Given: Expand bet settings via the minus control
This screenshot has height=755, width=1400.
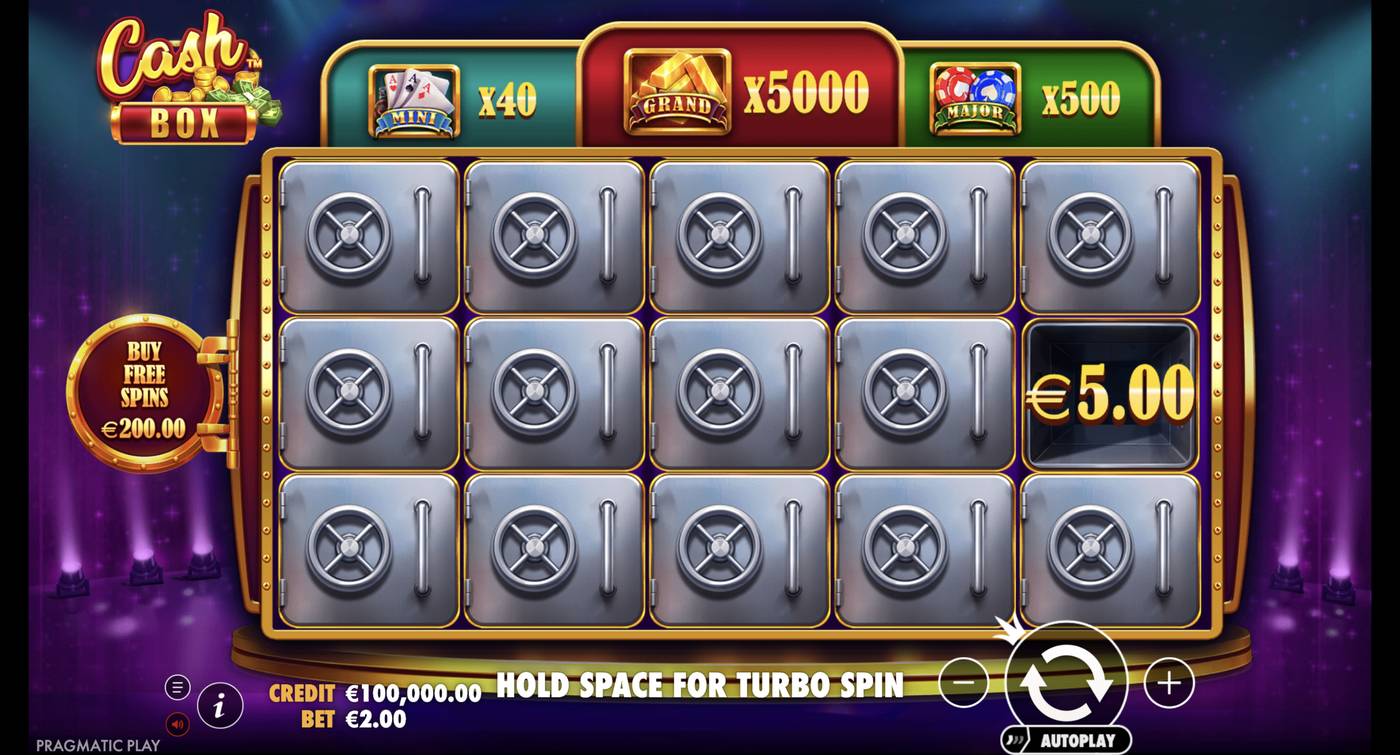Looking at the screenshot, I should pos(963,682).
